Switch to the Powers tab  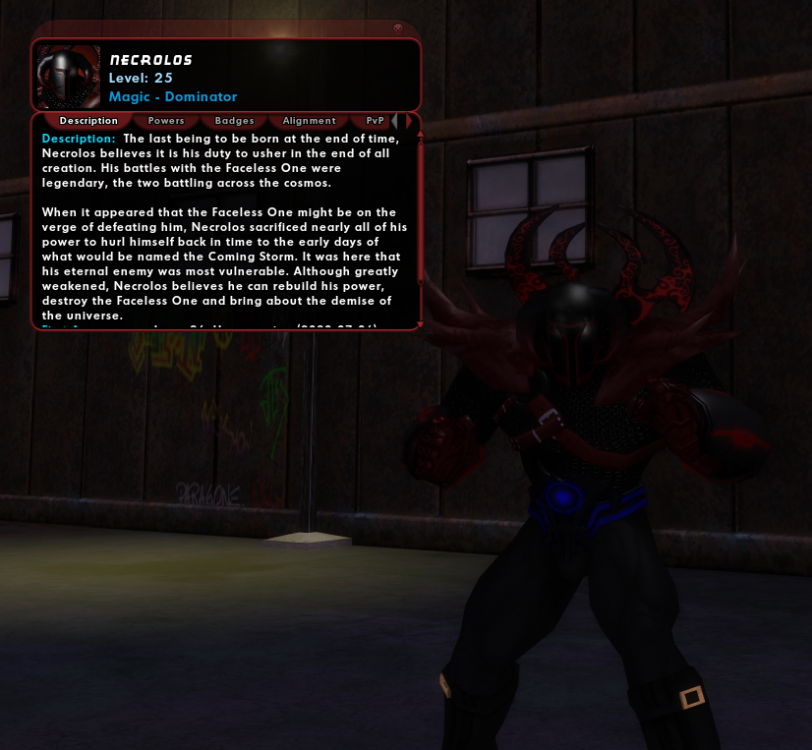pos(166,121)
